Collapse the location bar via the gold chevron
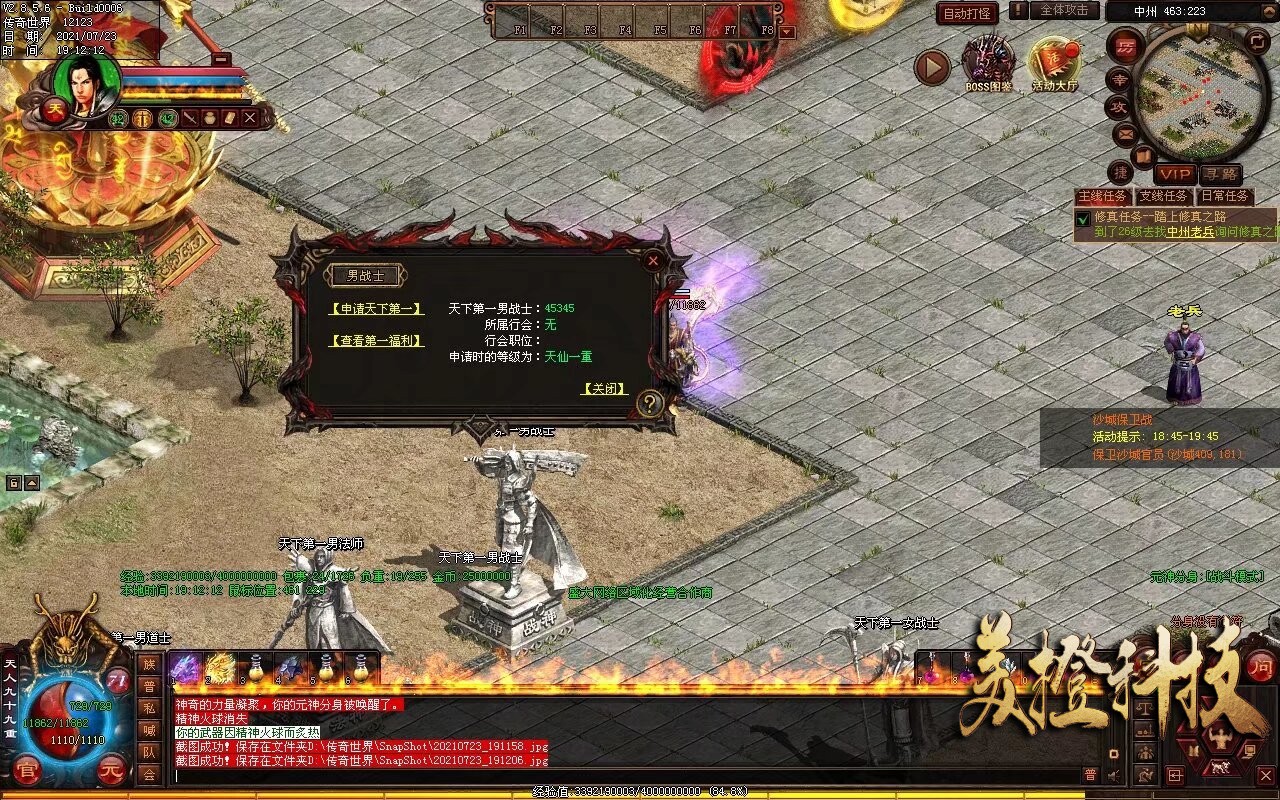The height and width of the screenshot is (800, 1280). [x=1267, y=11]
